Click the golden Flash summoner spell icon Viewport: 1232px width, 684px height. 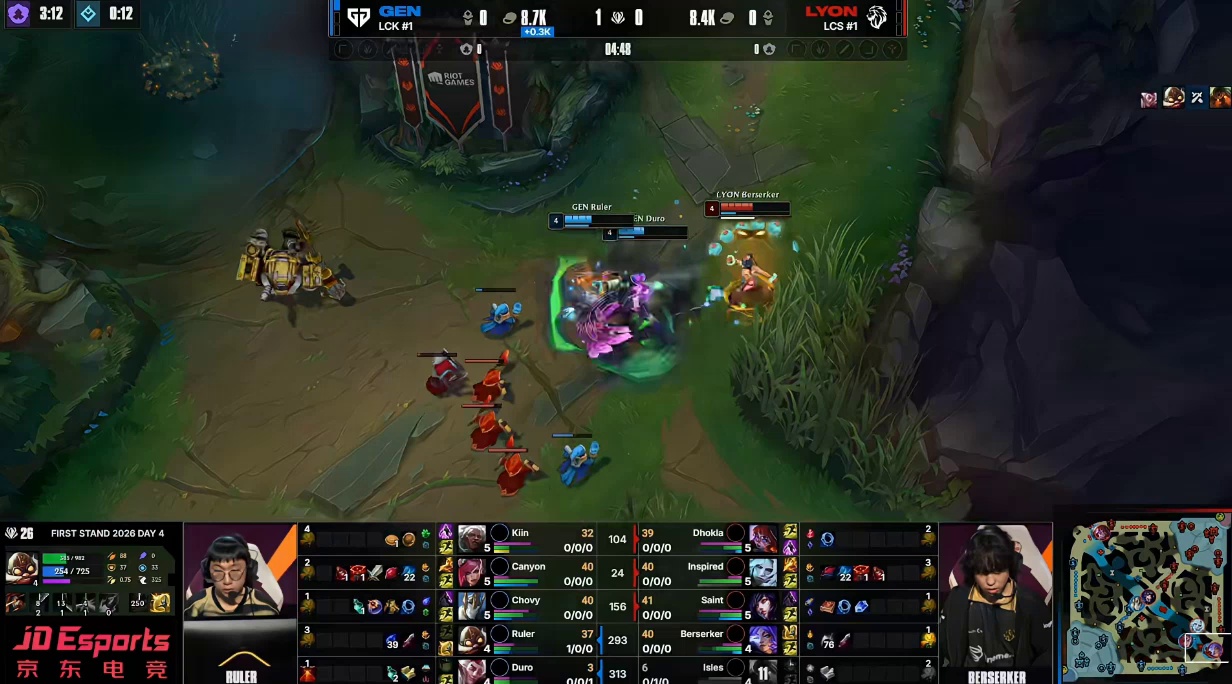[161, 603]
